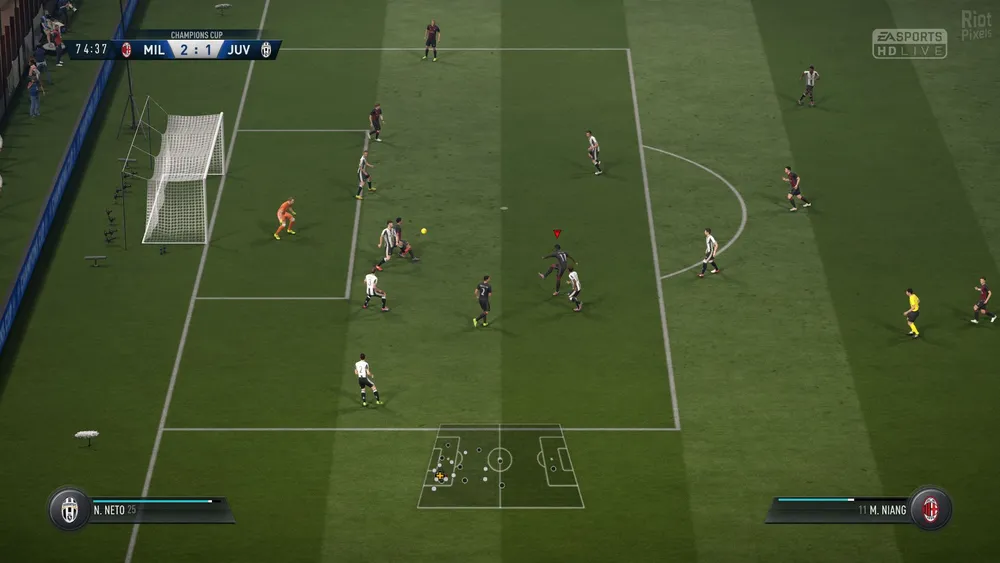Image resolution: width=1000 pixels, height=563 pixels.
Task: Click the pitch radar minimap
Action: [500, 466]
